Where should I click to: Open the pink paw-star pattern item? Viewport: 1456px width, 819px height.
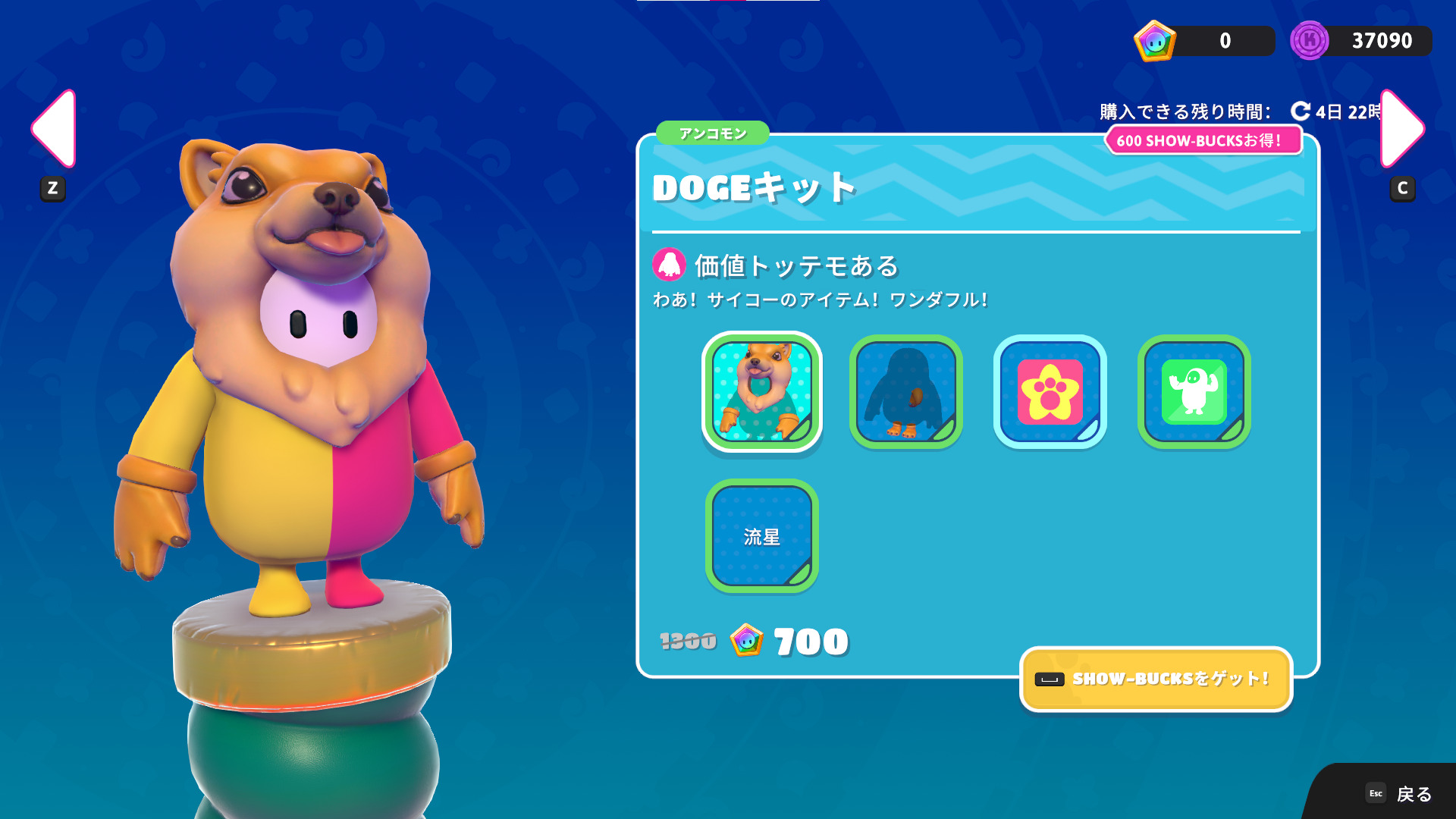[x=1050, y=392]
